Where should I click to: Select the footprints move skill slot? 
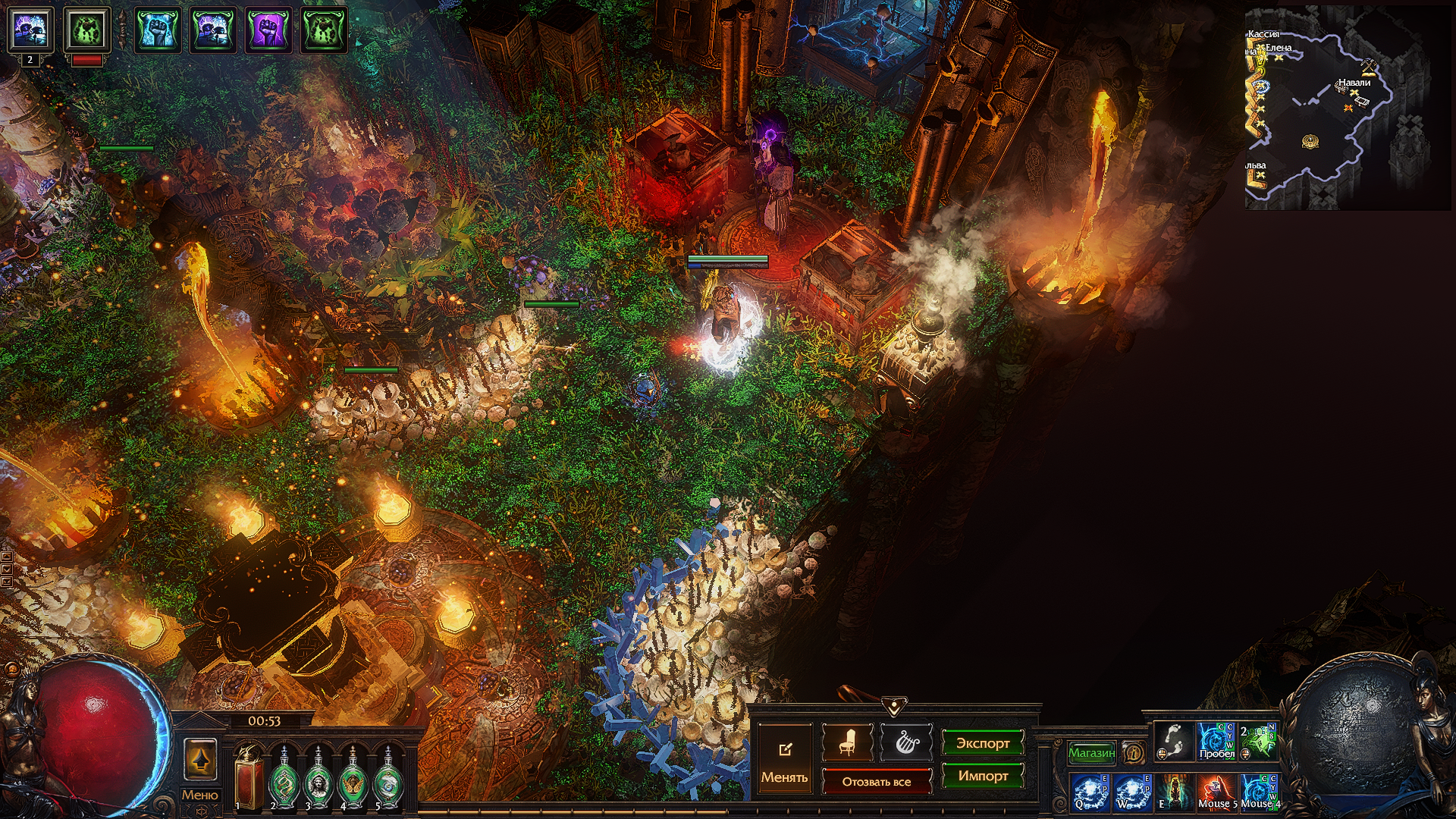point(1174,741)
